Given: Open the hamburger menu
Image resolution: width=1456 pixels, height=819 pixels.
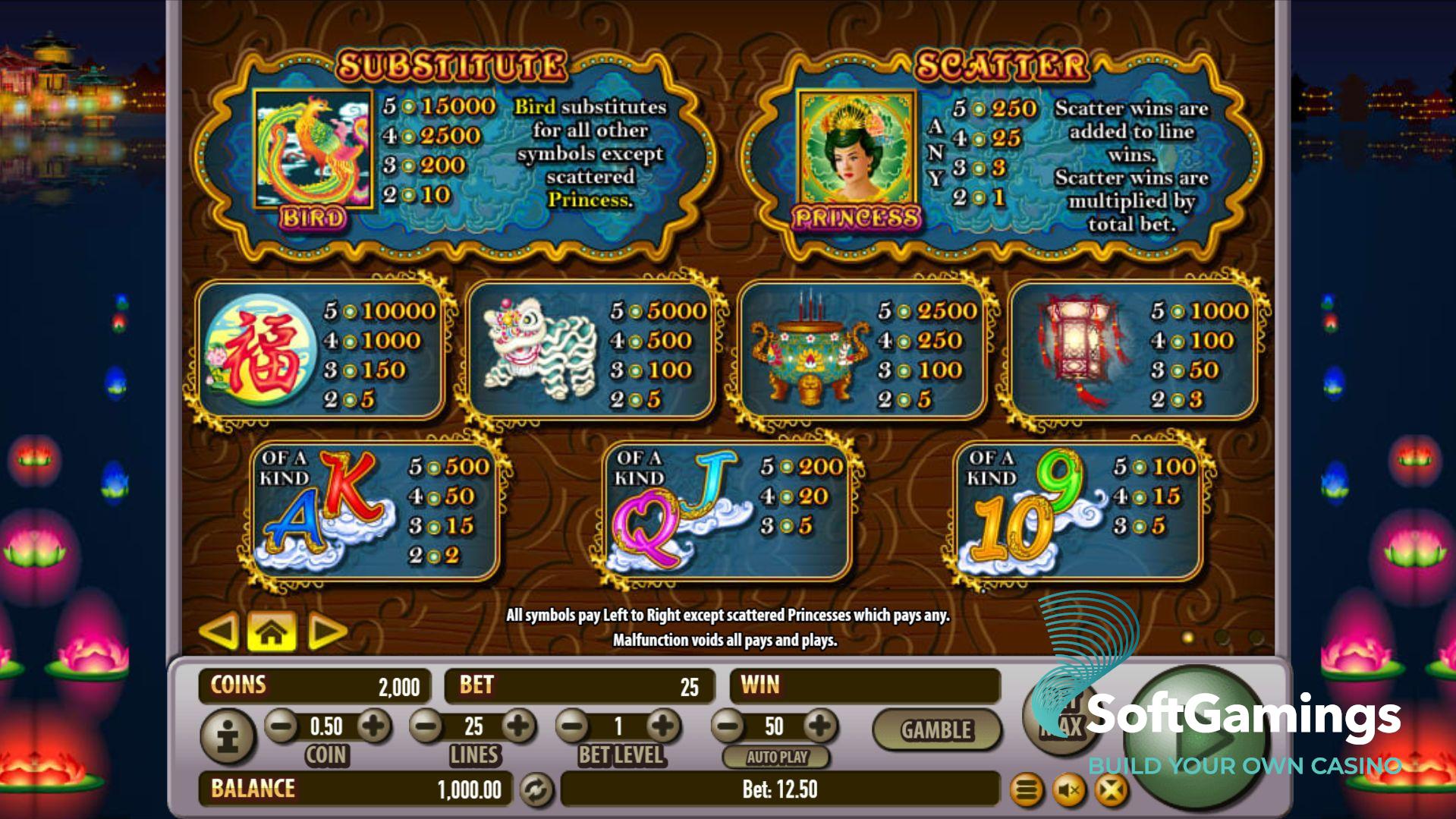Looking at the screenshot, I should tap(1027, 791).
